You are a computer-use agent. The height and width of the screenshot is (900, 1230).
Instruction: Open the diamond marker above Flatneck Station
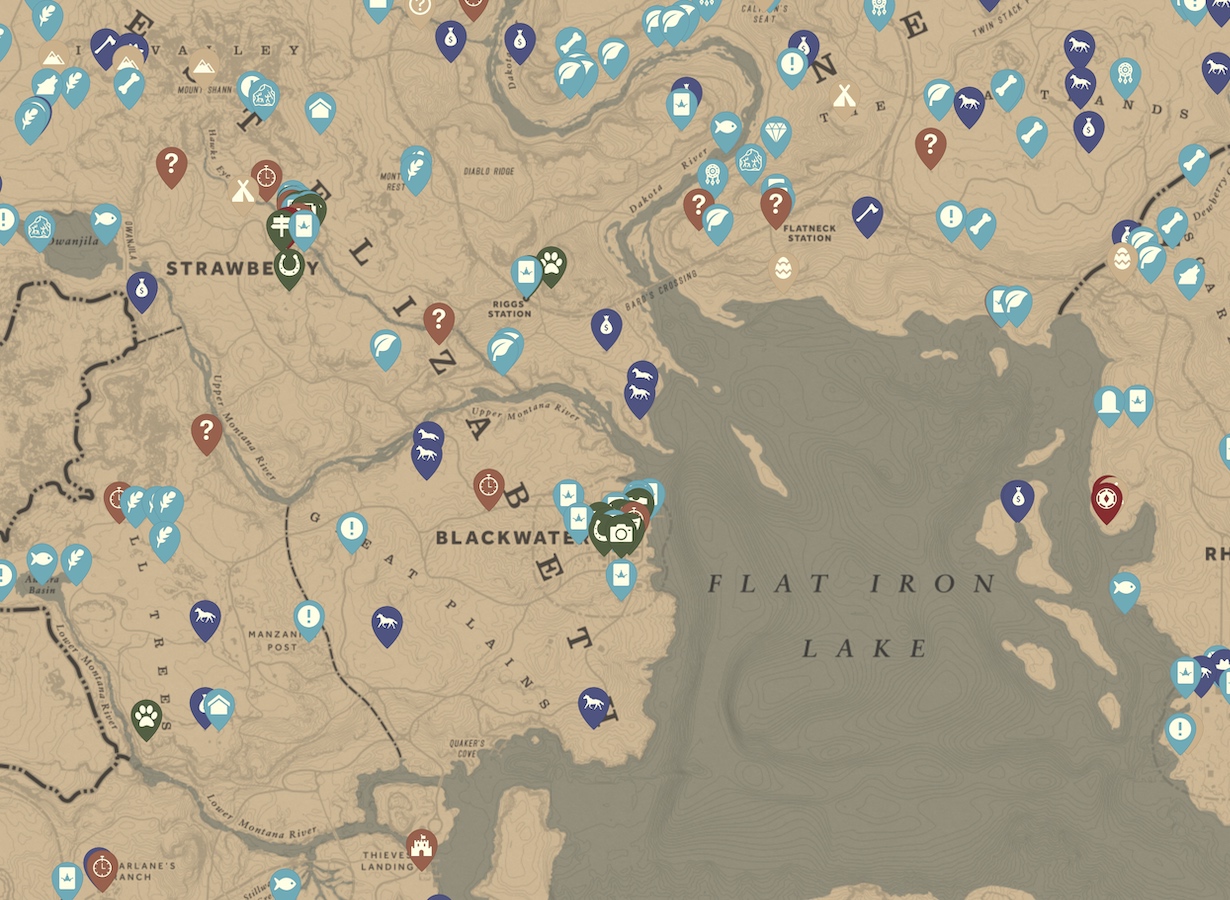(x=776, y=134)
